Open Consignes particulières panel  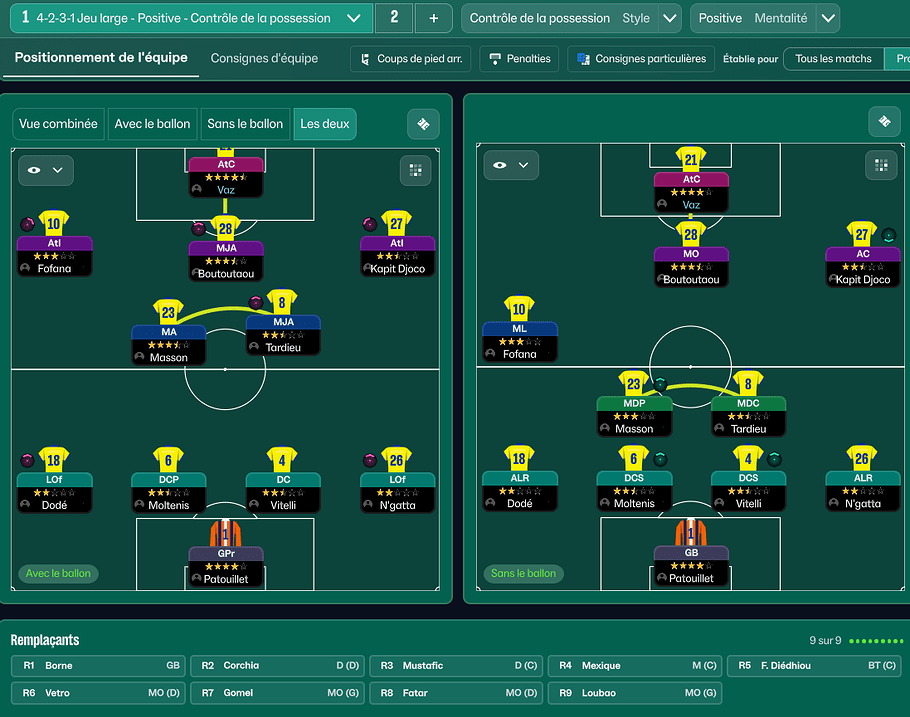click(x=641, y=59)
